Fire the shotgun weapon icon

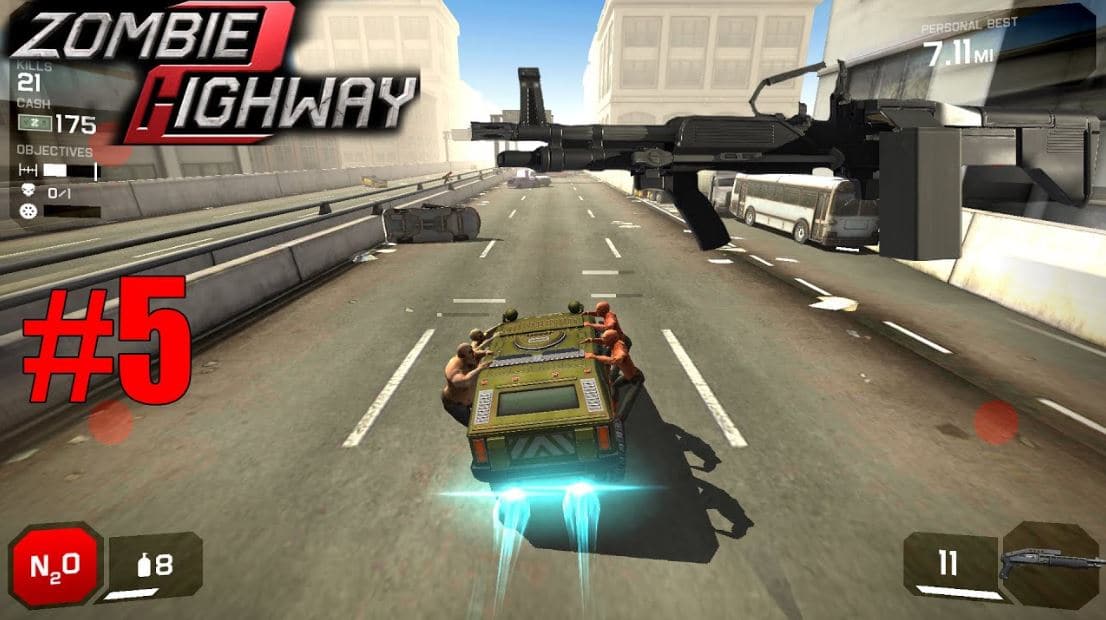(x=1049, y=565)
